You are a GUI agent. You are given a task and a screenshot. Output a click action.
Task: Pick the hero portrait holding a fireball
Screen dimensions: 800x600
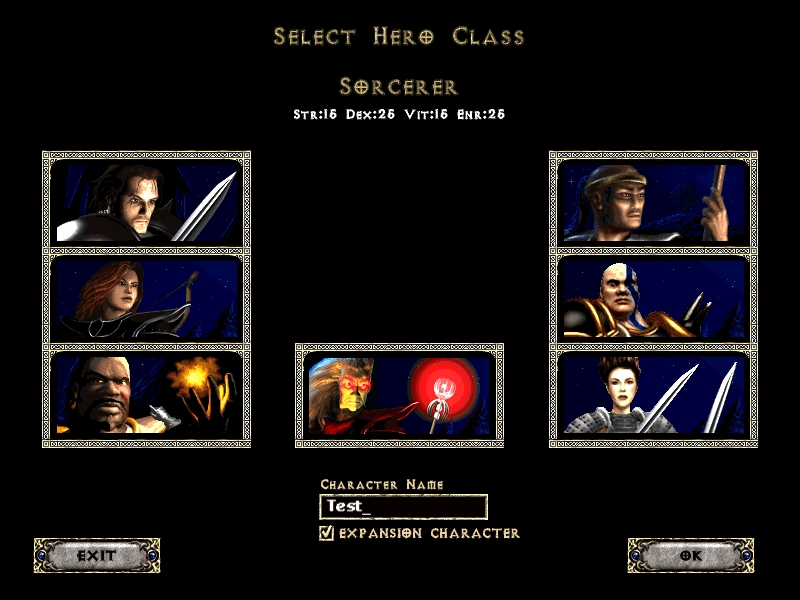(146, 393)
